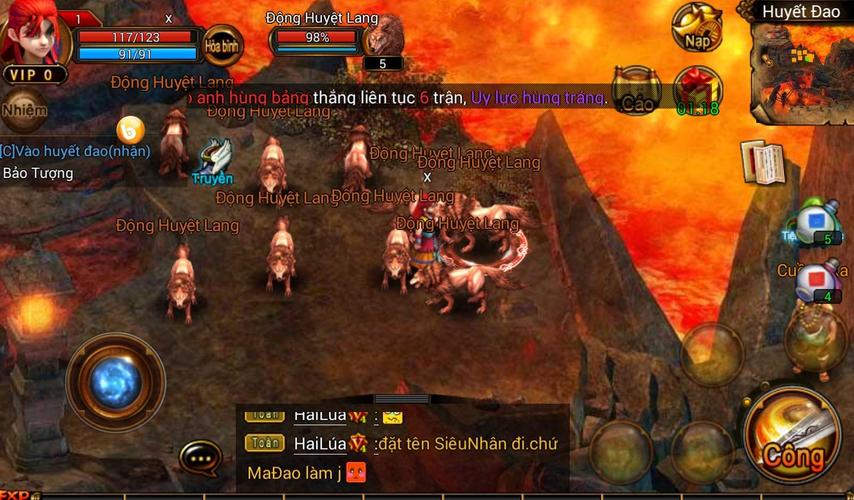Viewport: 854px width, 500px height.
Task: Use the red potion with count 4
Action: [817, 278]
